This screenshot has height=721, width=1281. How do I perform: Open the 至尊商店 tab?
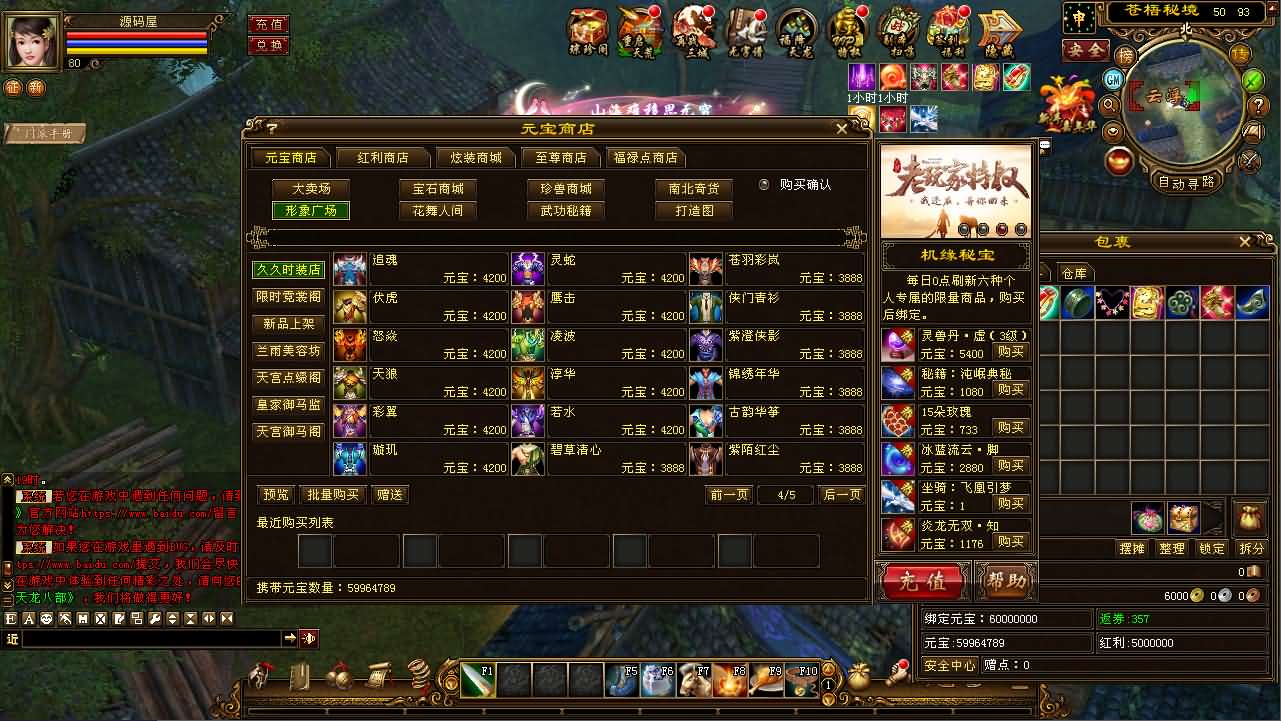tap(560, 158)
